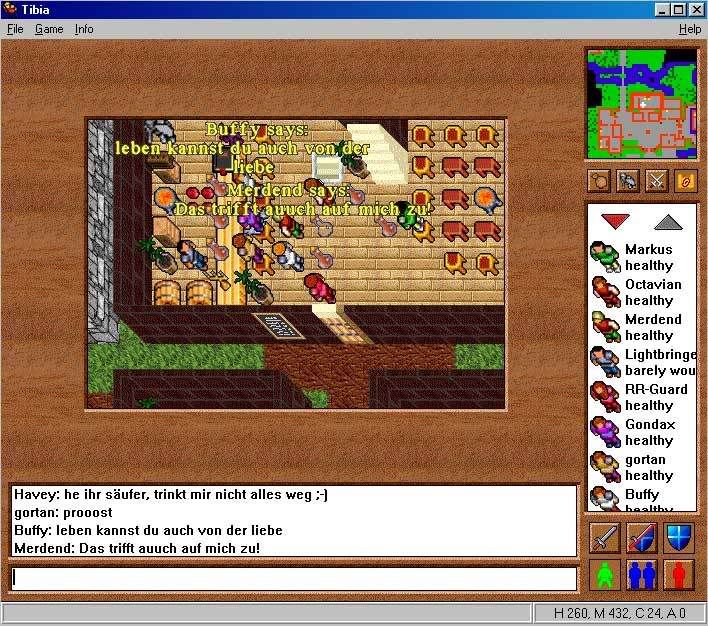Open the Game menu
The image size is (708, 626).
coord(49,29)
